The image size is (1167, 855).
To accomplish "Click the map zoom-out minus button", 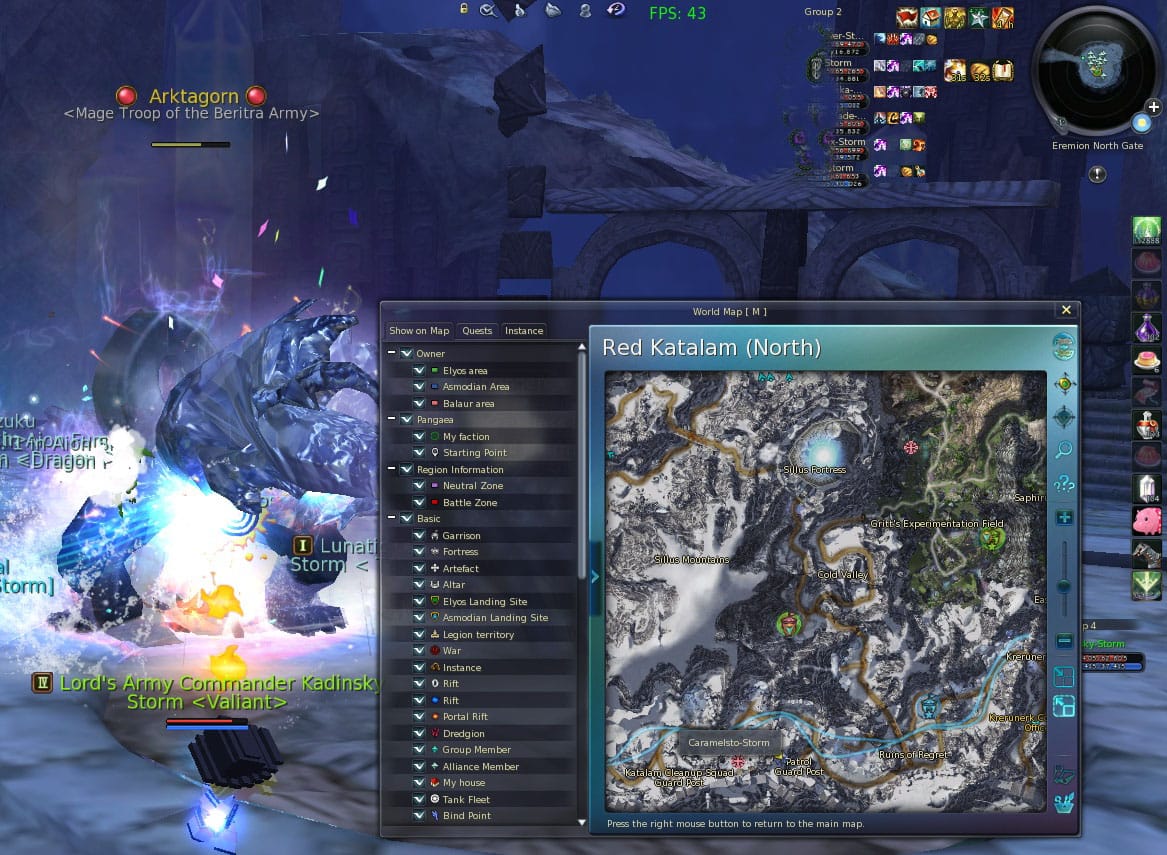I will click(x=1064, y=641).
